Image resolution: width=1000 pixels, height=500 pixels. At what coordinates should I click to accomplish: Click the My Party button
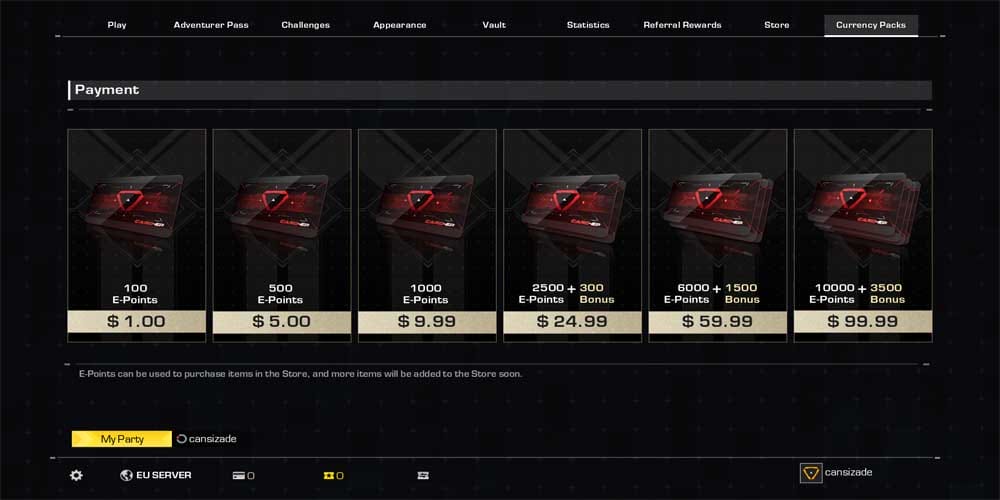pos(122,439)
